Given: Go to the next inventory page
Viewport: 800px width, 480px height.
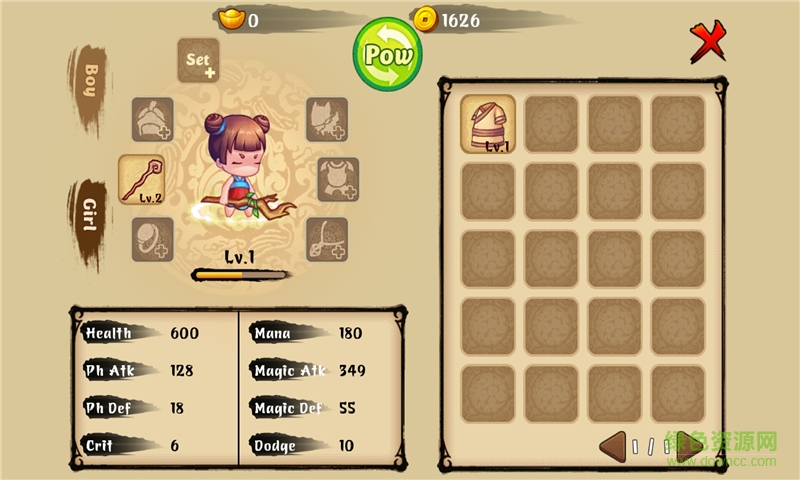Looking at the screenshot, I should click(x=688, y=446).
